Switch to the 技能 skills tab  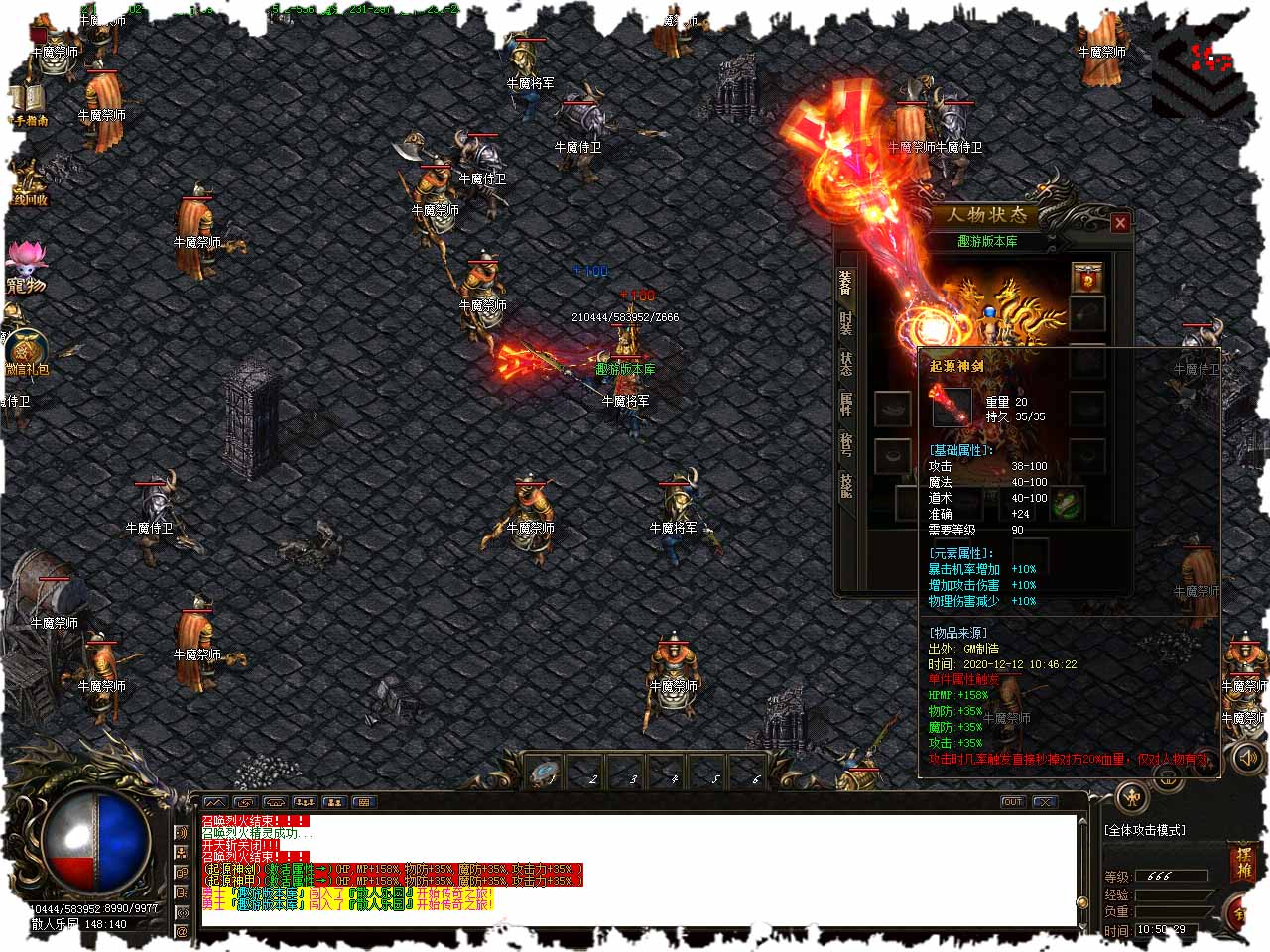click(x=845, y=485)
